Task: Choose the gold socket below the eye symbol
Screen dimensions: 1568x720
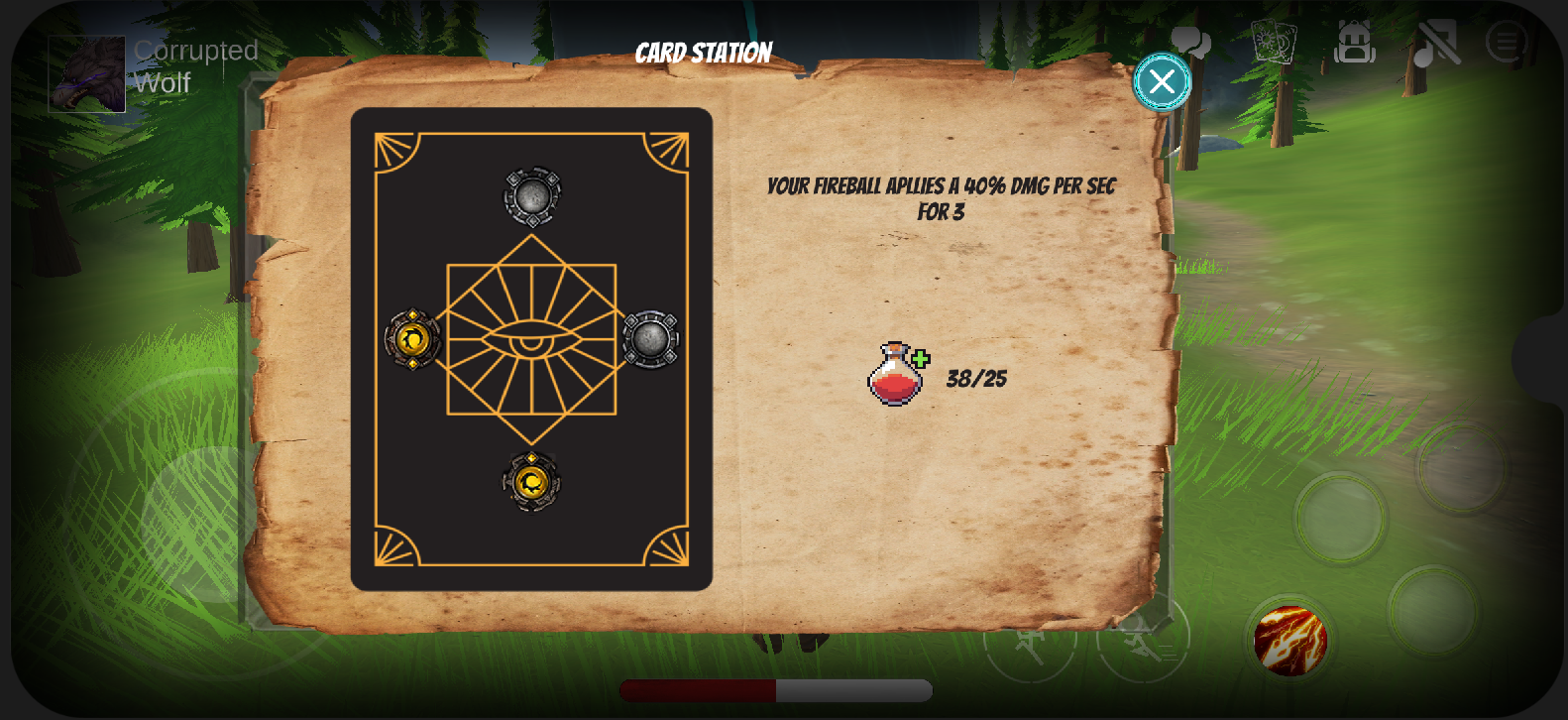Action: (x=532, y=482)
